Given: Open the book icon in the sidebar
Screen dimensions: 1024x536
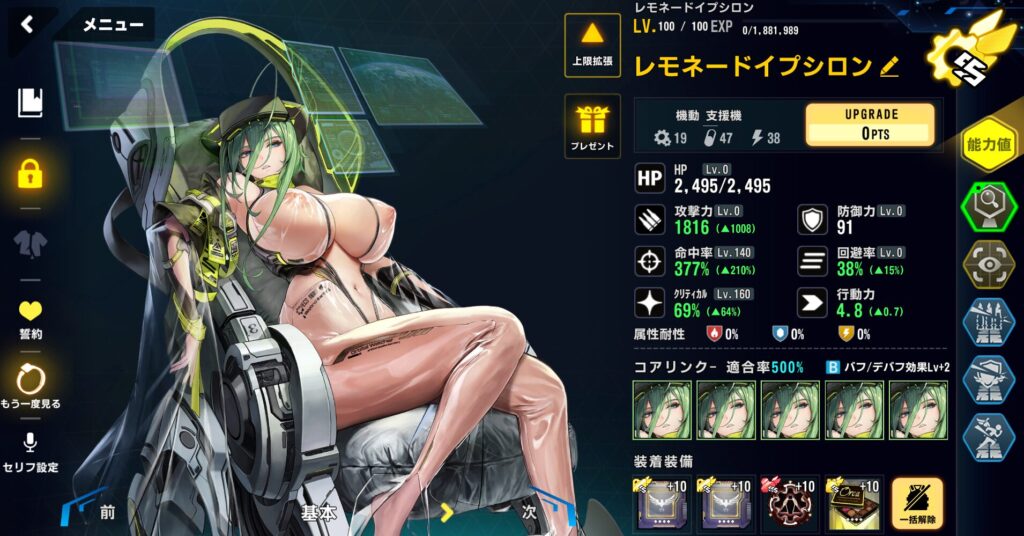Looking at the screenshot, I should pos(31,101).
